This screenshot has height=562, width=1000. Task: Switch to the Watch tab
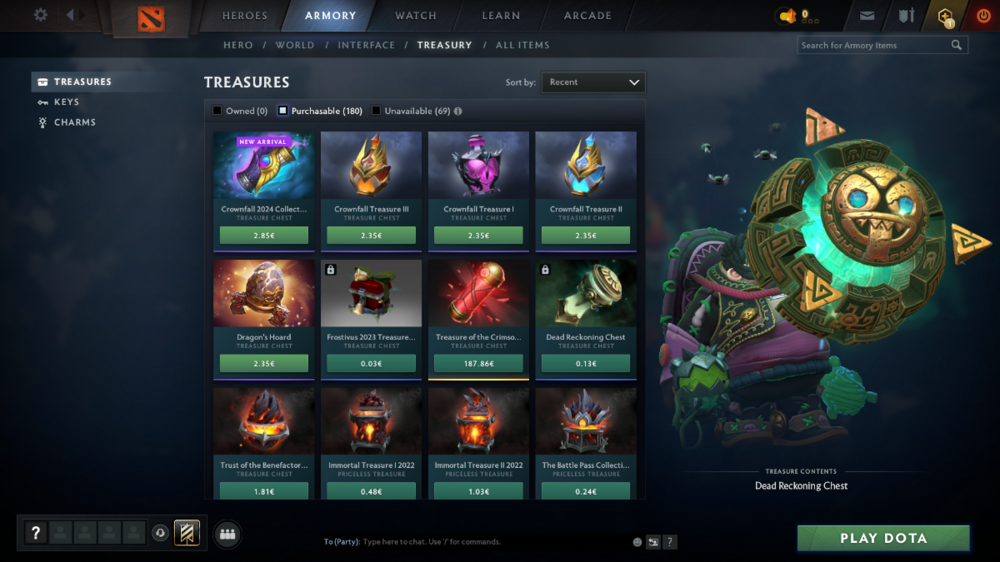[x=416, y=15]
